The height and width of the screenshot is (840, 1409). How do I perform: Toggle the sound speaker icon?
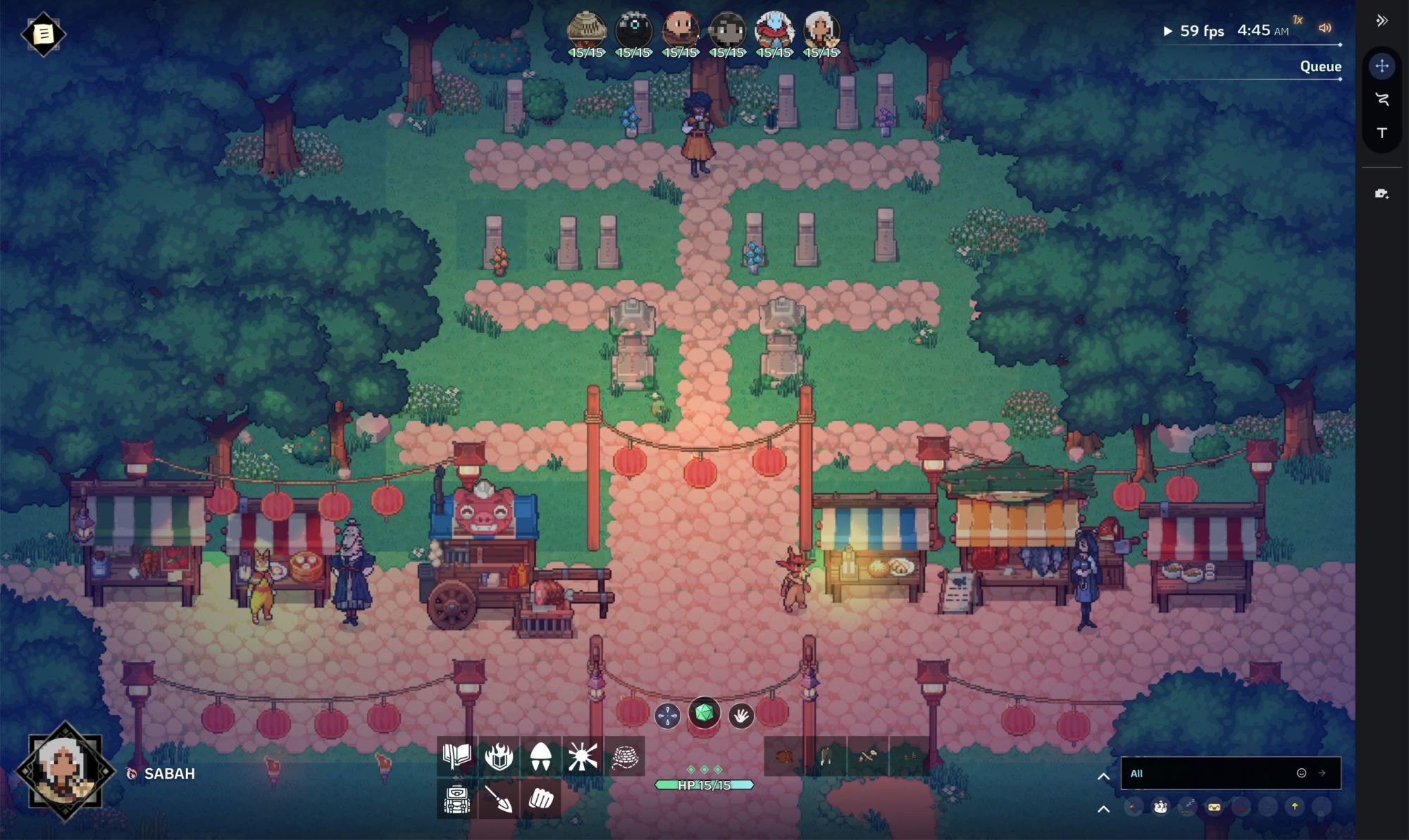(x=1324, y=28)
